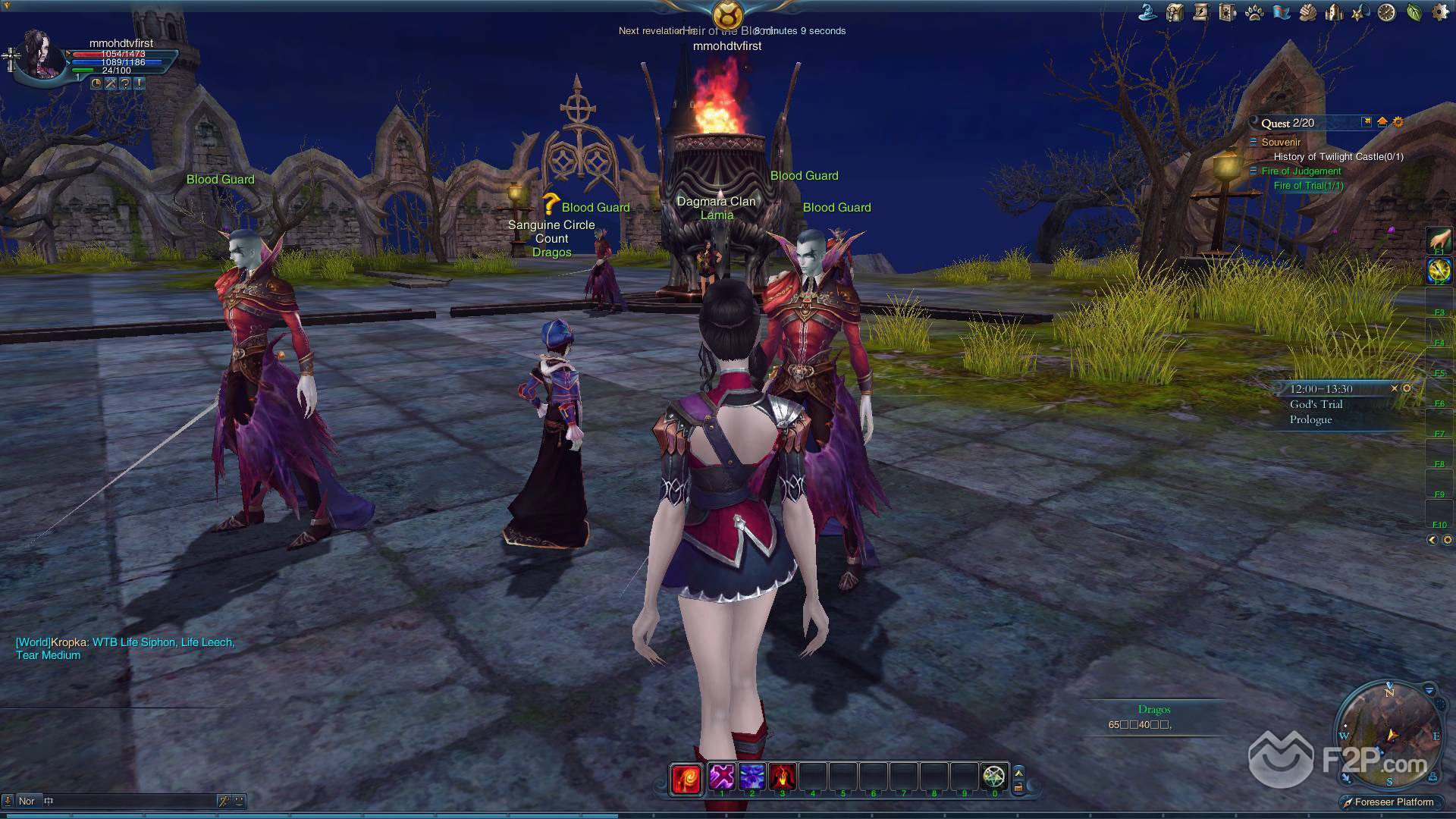This screenshot has width=1456, height=819.
Task: Open the backpack inventory icon
Action: [1175, 12]
